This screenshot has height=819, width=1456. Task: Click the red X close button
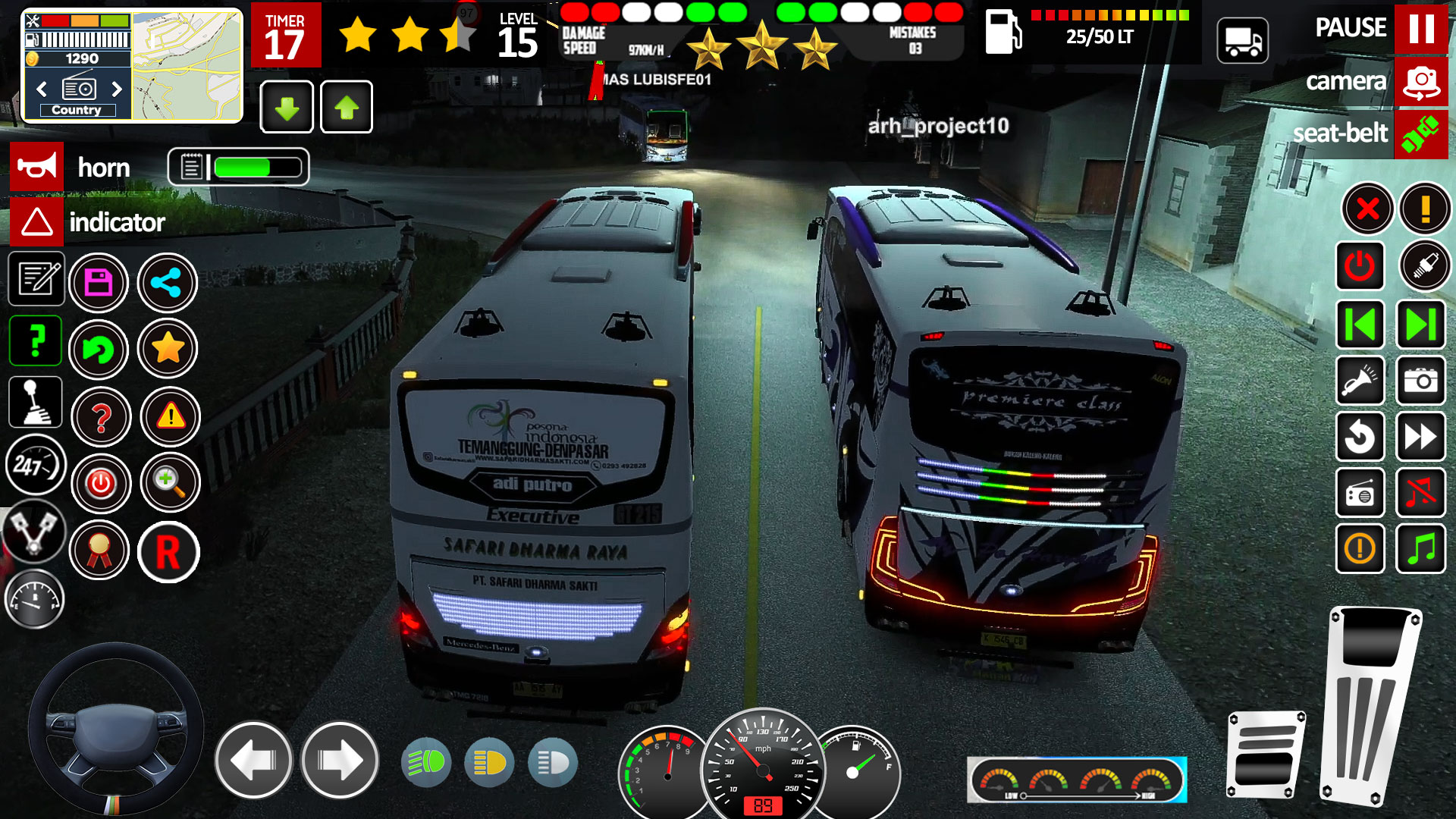pyautogui.click(x=1367, y=208)
